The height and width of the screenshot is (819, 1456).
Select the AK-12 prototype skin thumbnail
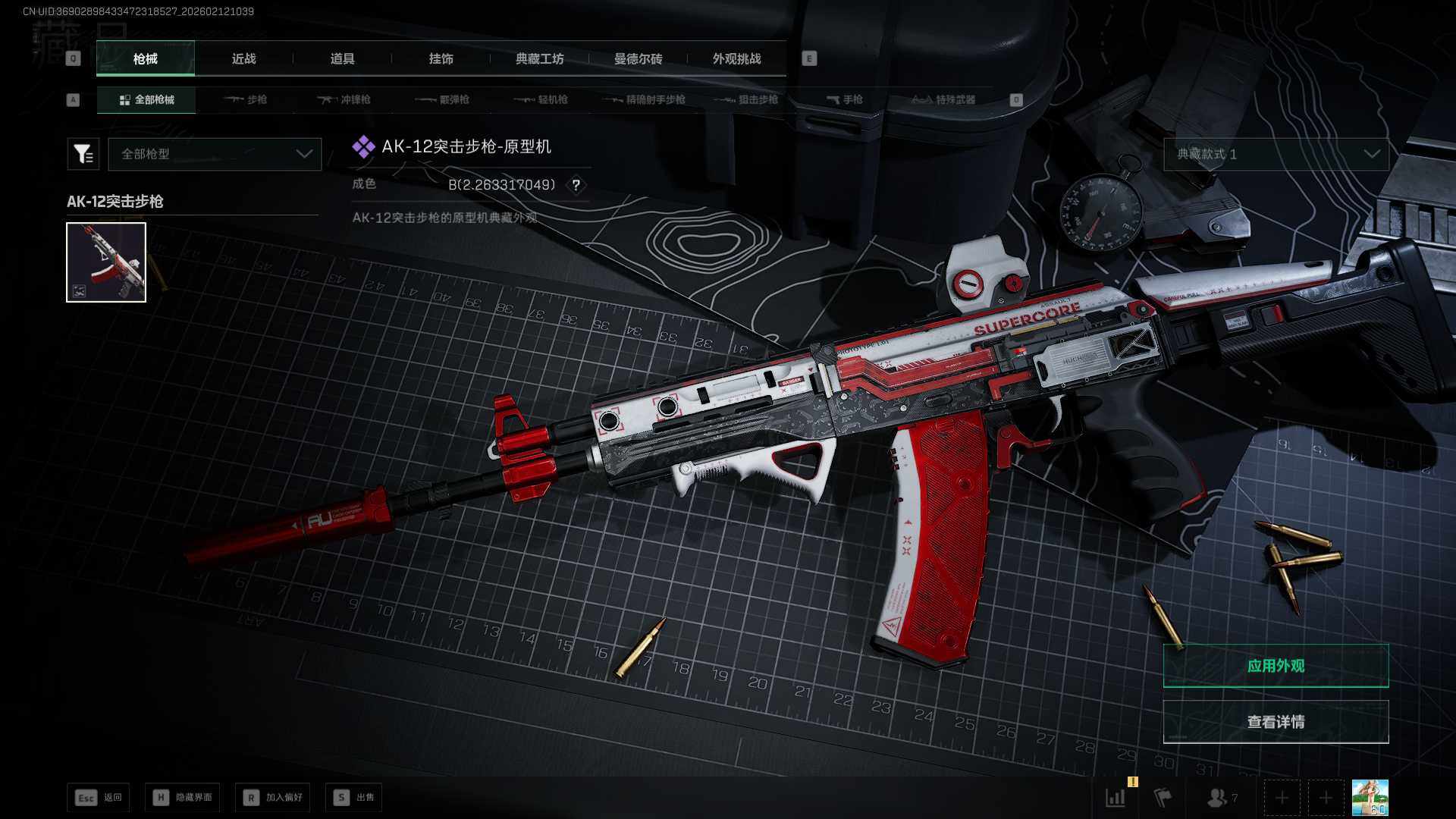[106, 262]
